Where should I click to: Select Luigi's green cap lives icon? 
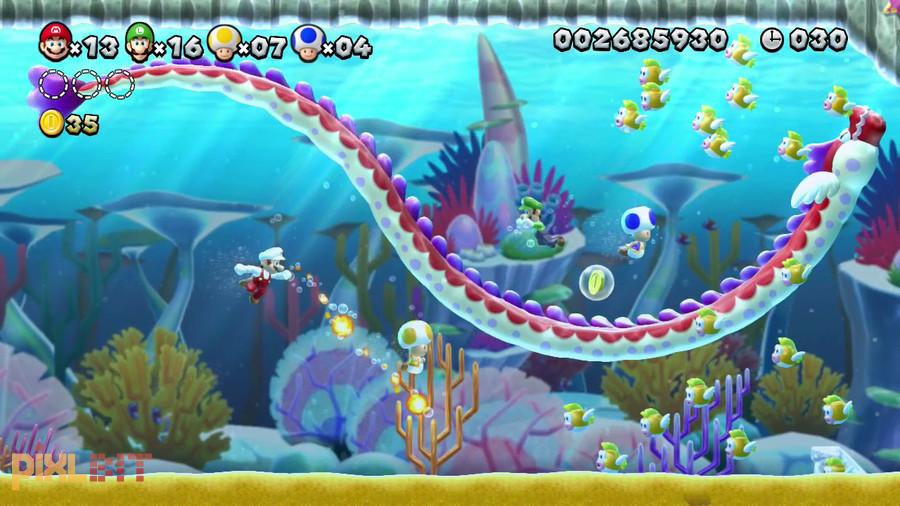tap(140, 43)
